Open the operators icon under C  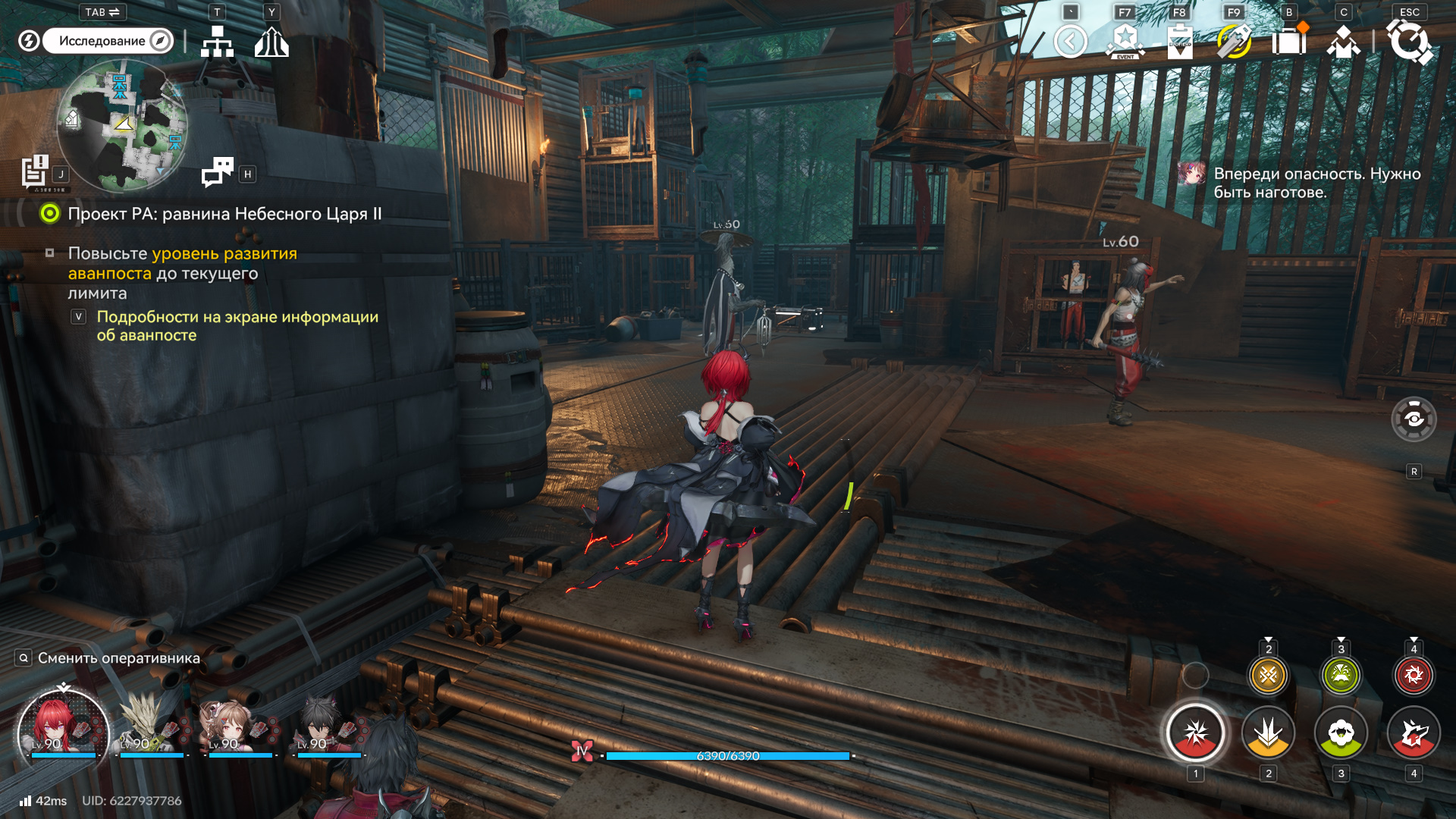(x=1343, y=42)
